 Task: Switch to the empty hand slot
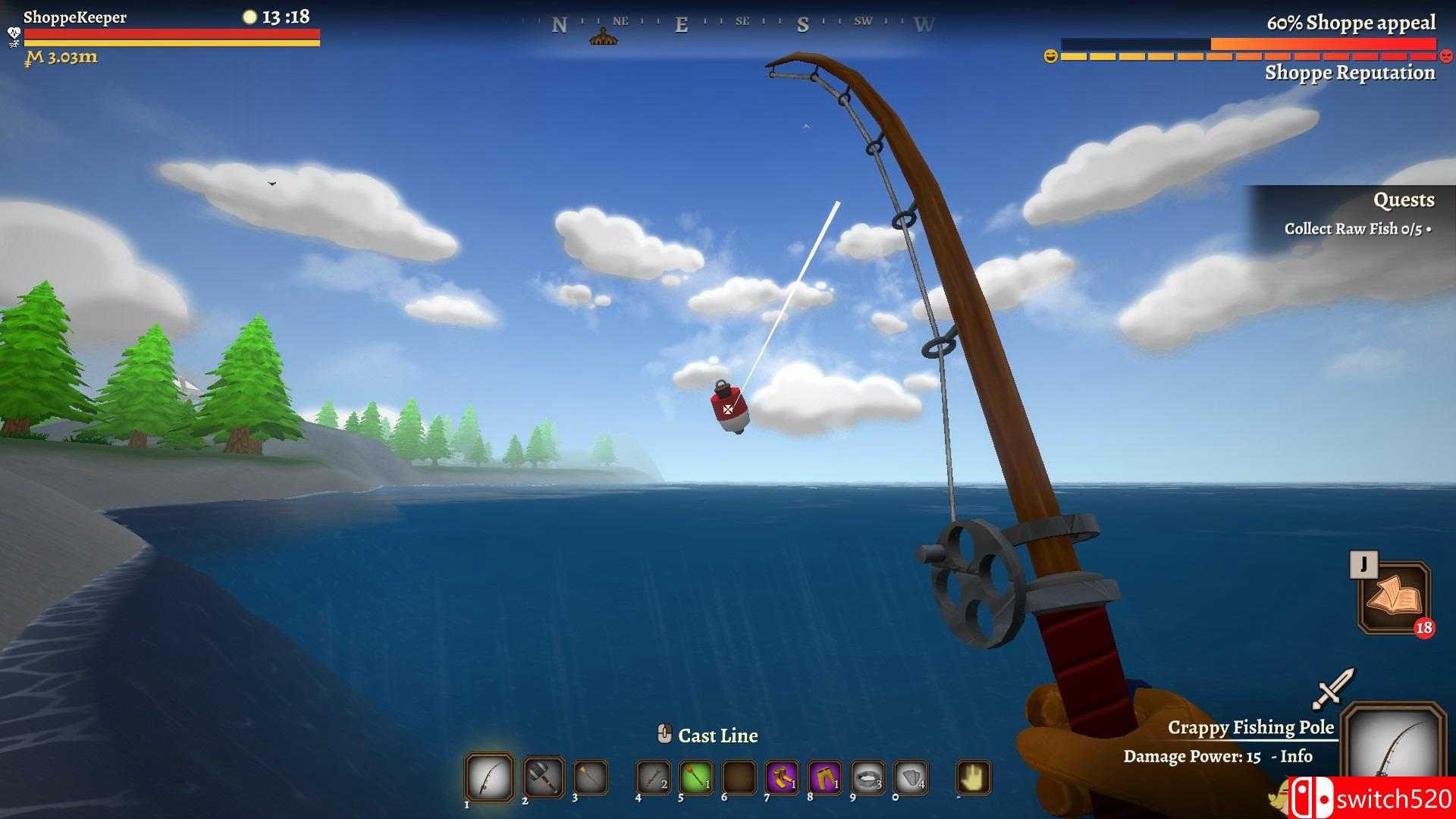pos(973,777)
